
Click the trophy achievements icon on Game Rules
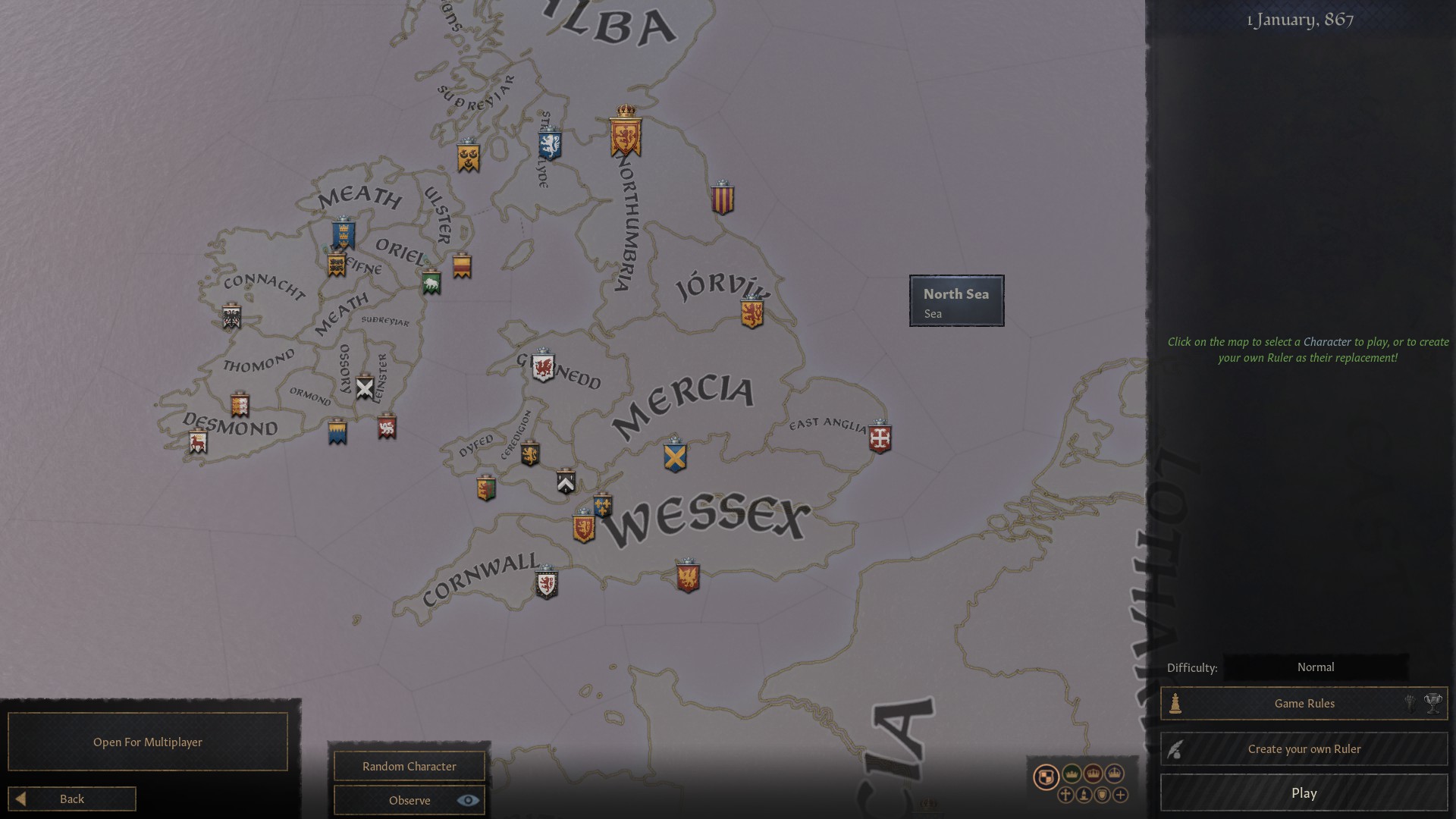pyautogui.click(x=1433, y=704)
